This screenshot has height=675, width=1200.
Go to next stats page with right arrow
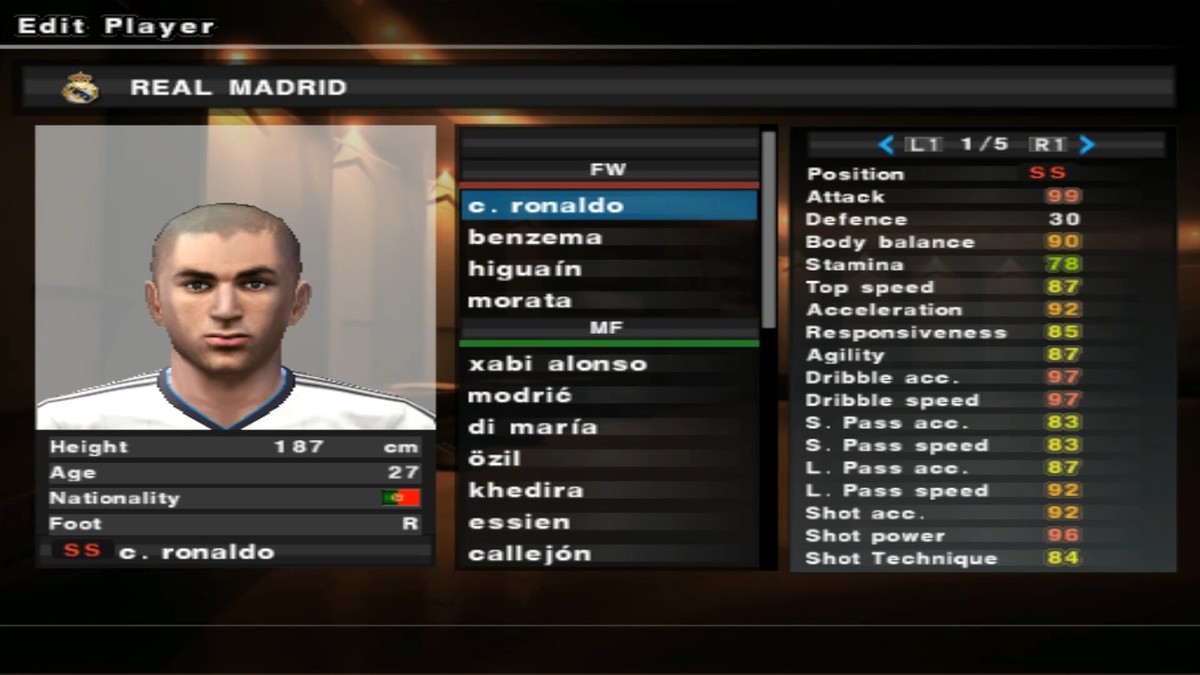tap(1087, 145)
